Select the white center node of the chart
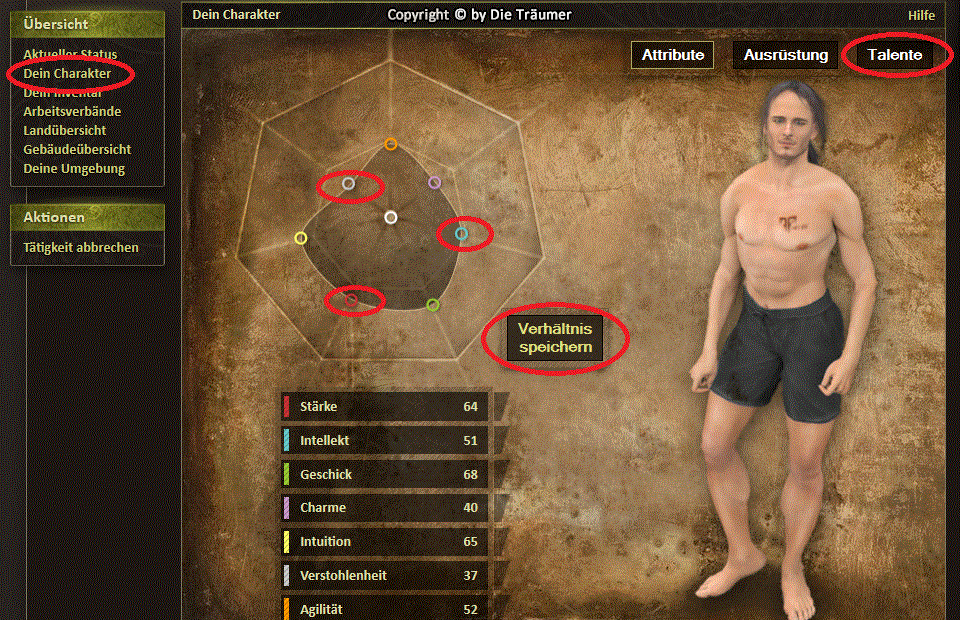The width and height of the screenshot is (960, 620). pos(391,217)
